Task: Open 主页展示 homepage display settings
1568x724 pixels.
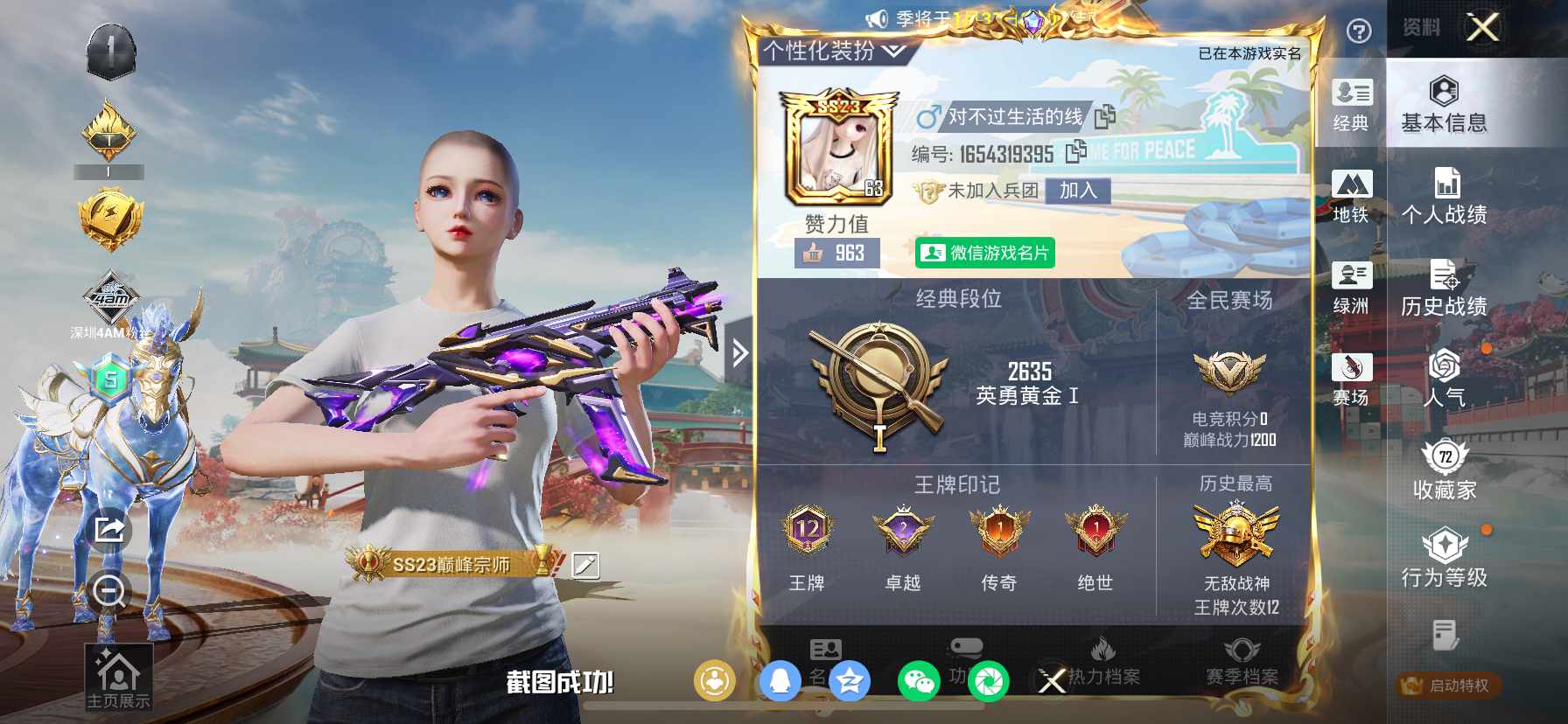Action: pos(118,677)
